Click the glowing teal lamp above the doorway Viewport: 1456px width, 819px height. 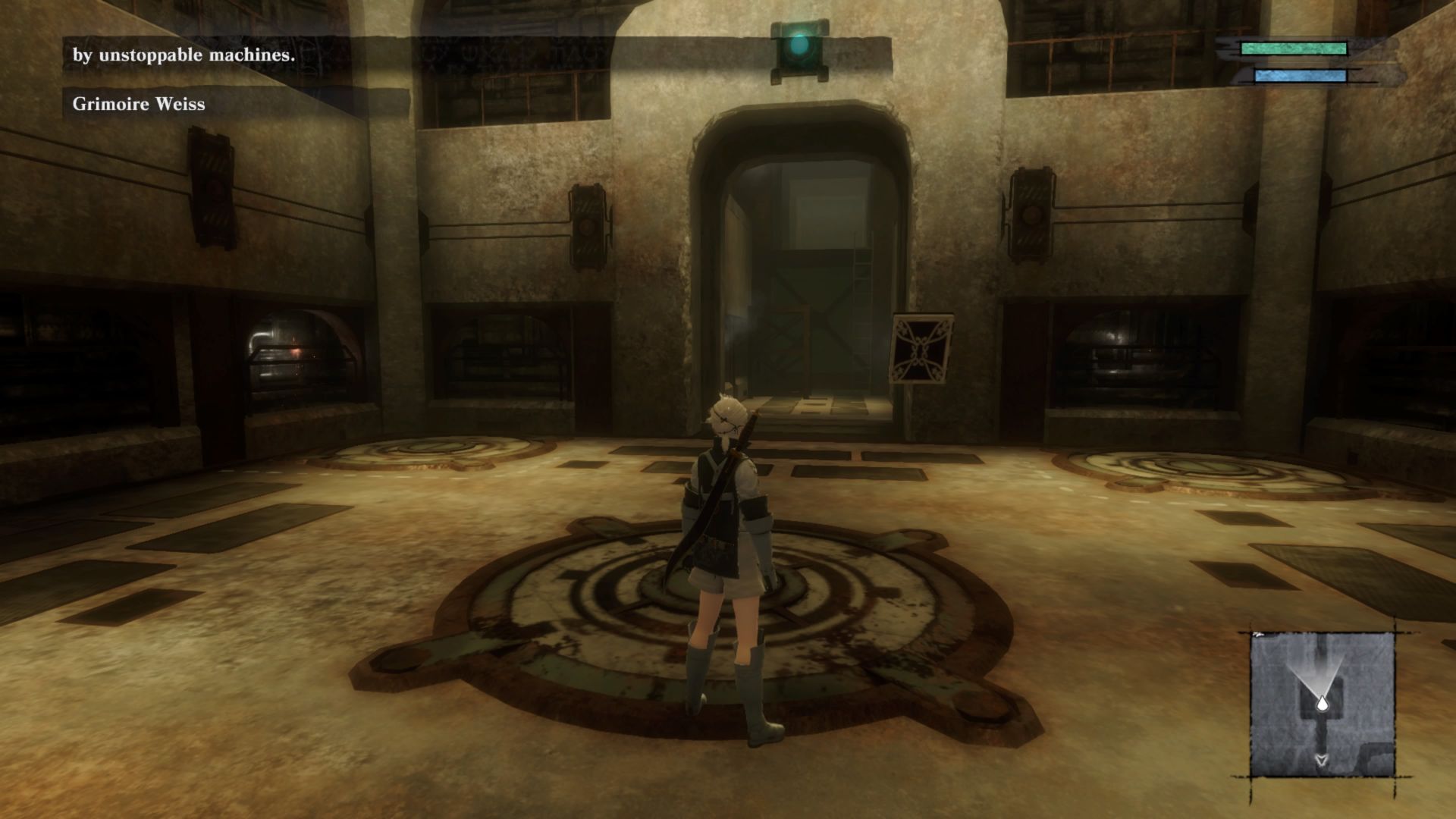click(800, 47)
